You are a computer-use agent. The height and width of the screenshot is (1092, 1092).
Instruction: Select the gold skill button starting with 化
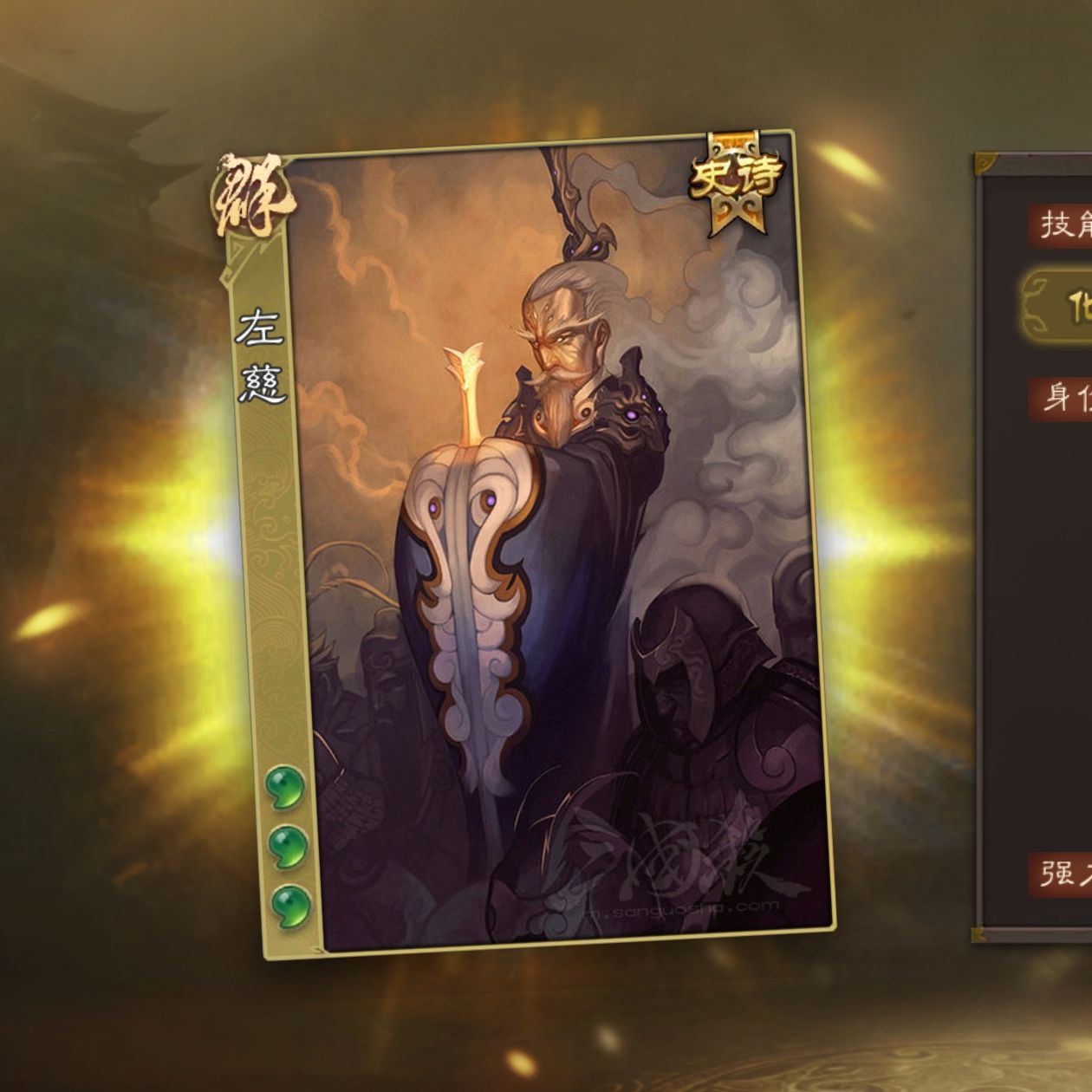1063,308
